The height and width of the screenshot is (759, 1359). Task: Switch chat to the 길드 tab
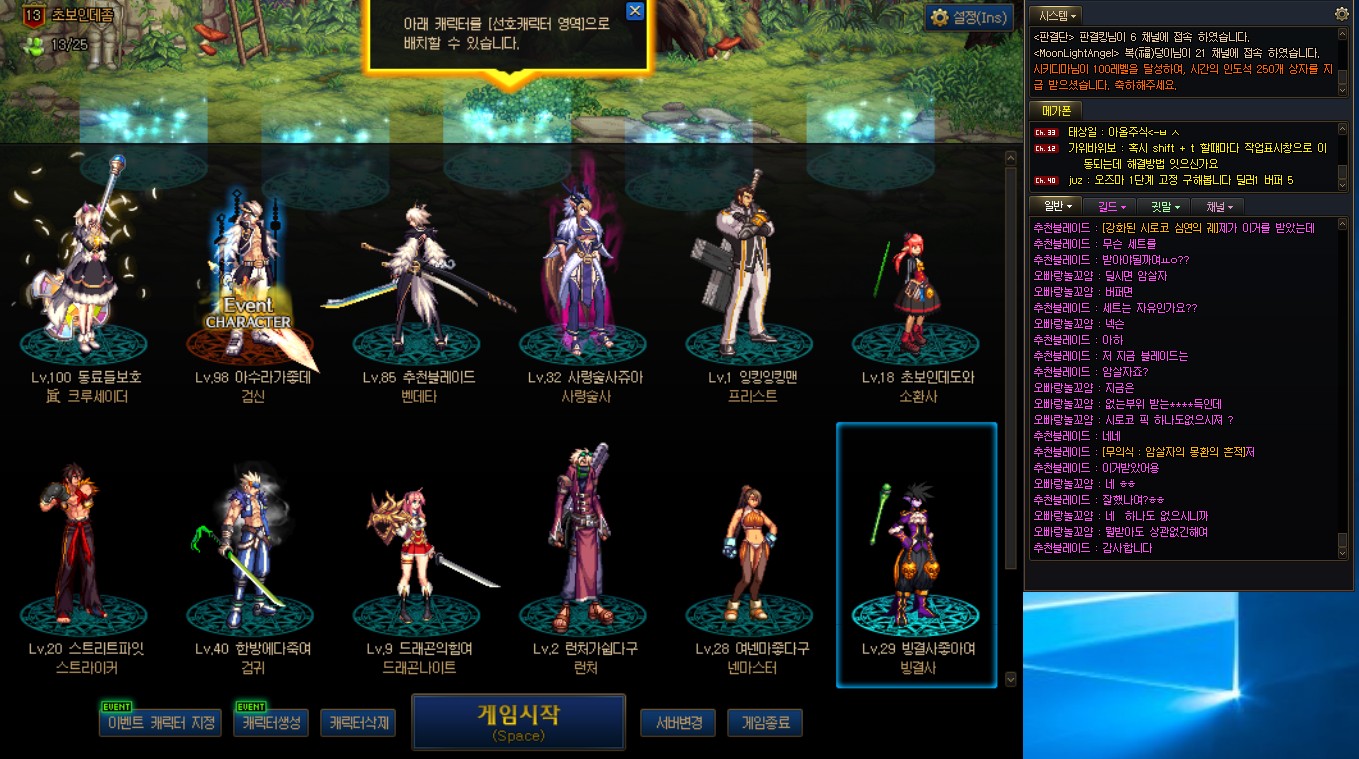click(1111, 206)
